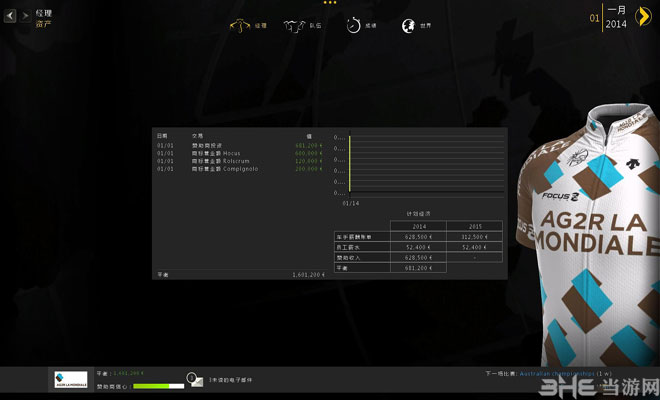Click the AG2R La Mondiale sponsor logo

pos(71,380)
